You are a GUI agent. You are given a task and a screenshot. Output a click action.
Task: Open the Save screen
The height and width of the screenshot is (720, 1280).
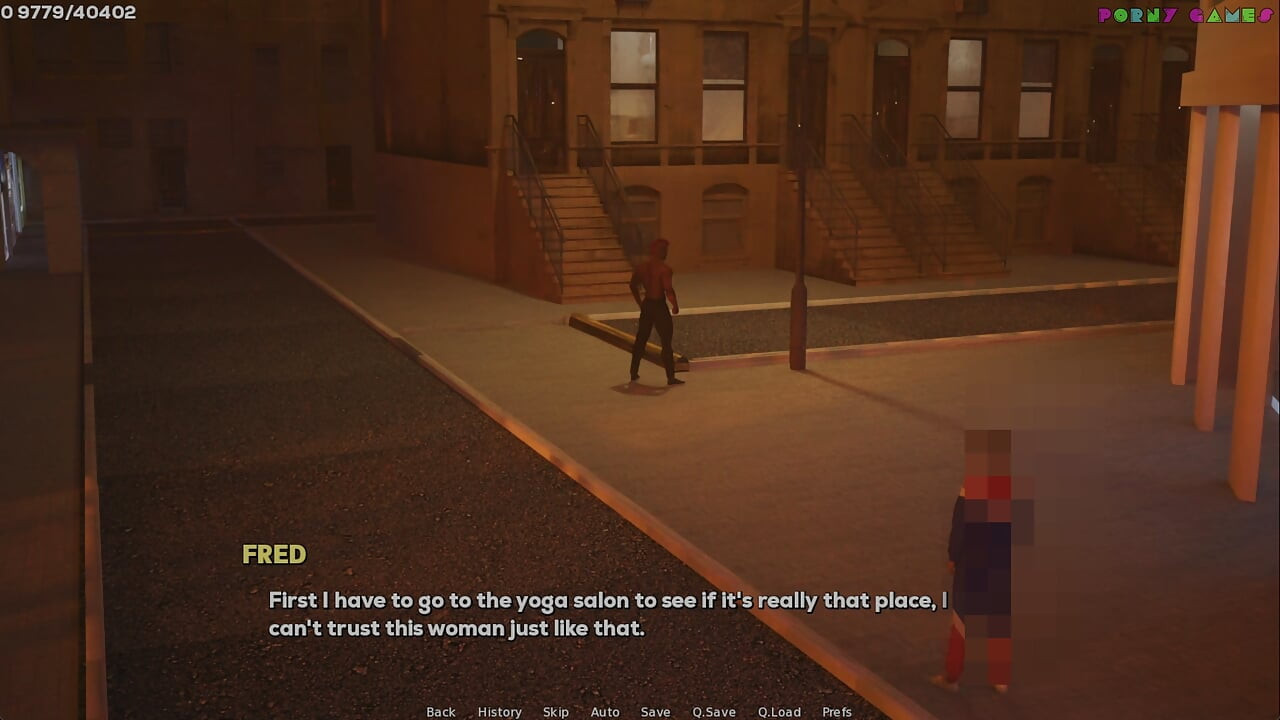[x=655, y=711]
